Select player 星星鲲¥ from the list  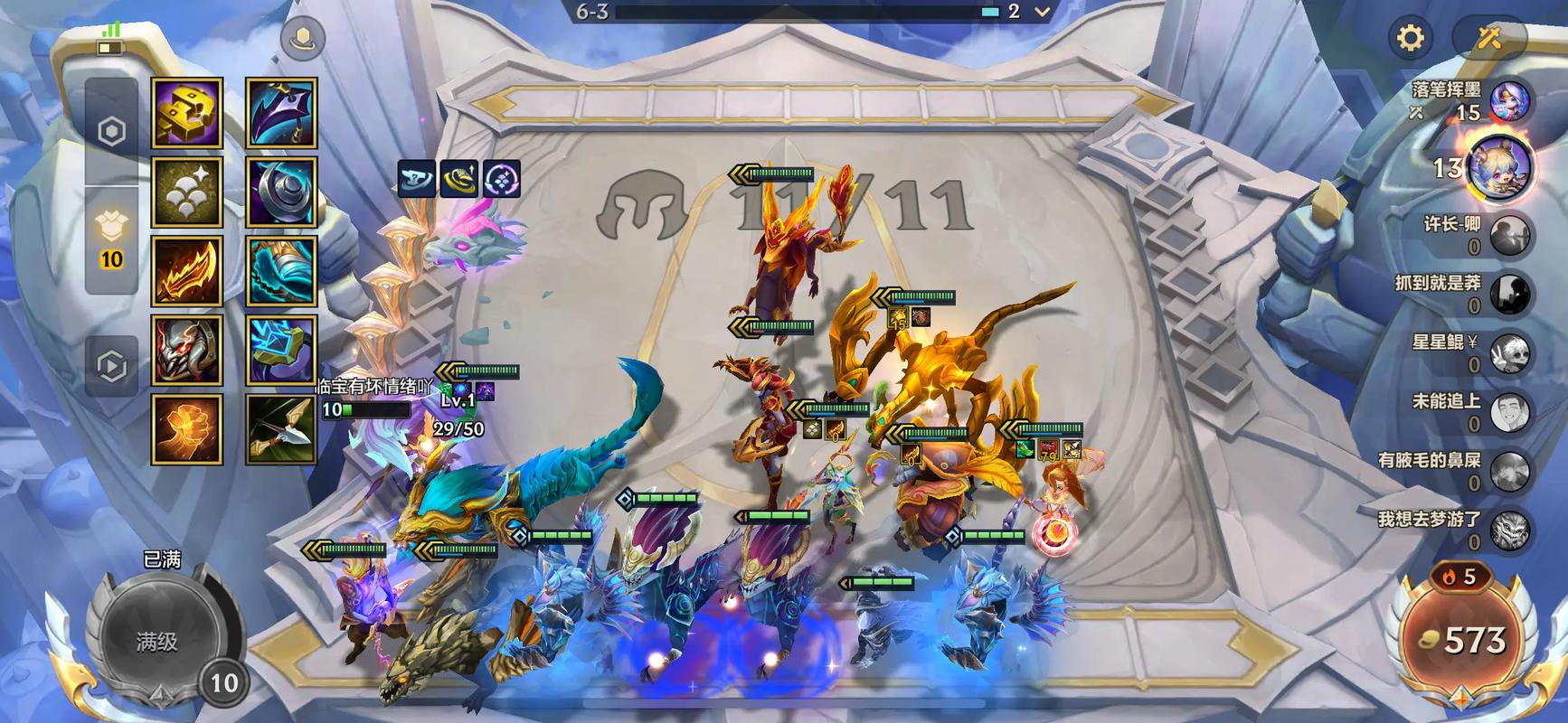(1508, 352)
